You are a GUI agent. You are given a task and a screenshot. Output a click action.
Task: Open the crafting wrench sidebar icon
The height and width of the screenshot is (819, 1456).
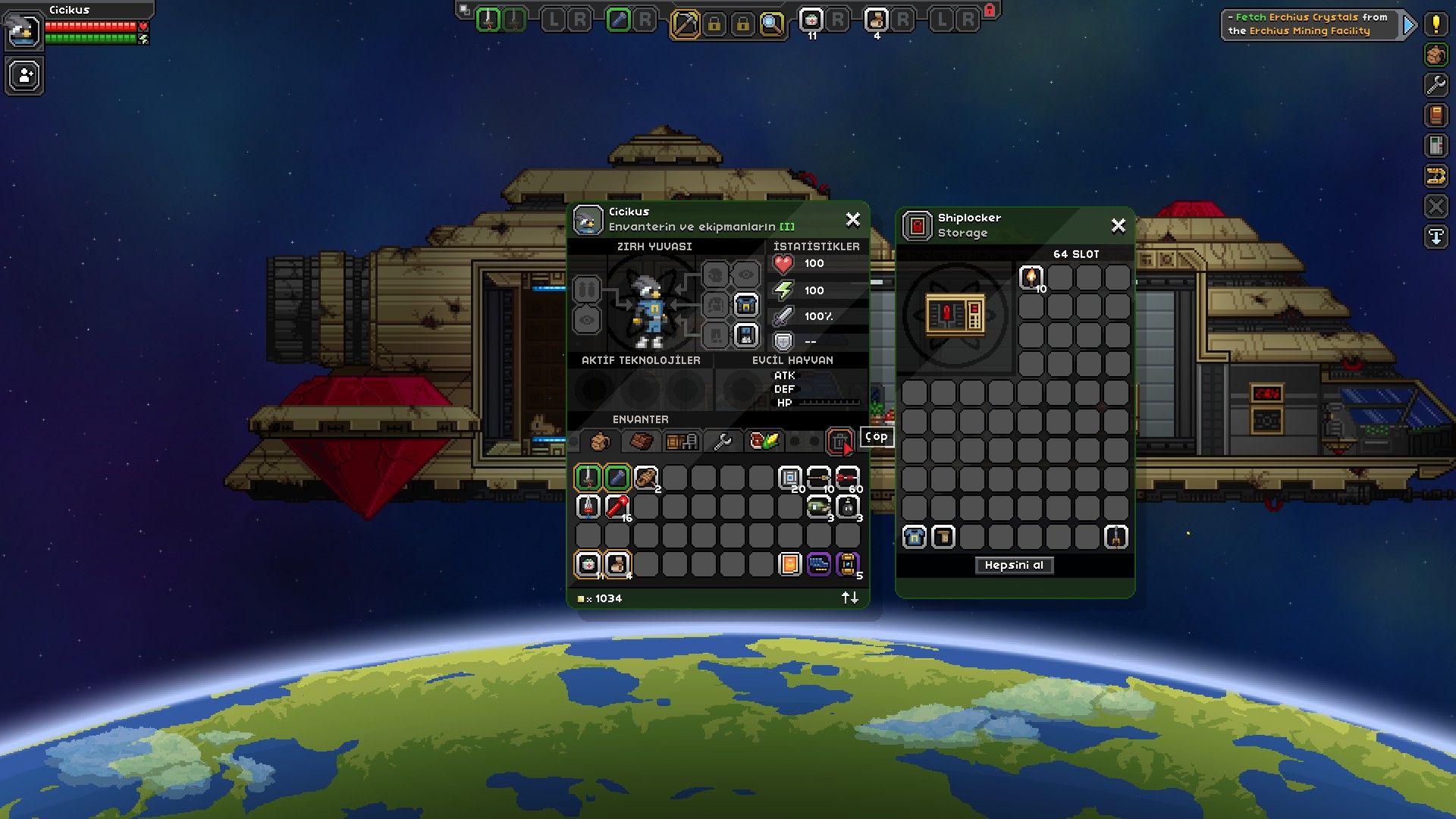click(x=1436, y=85)
